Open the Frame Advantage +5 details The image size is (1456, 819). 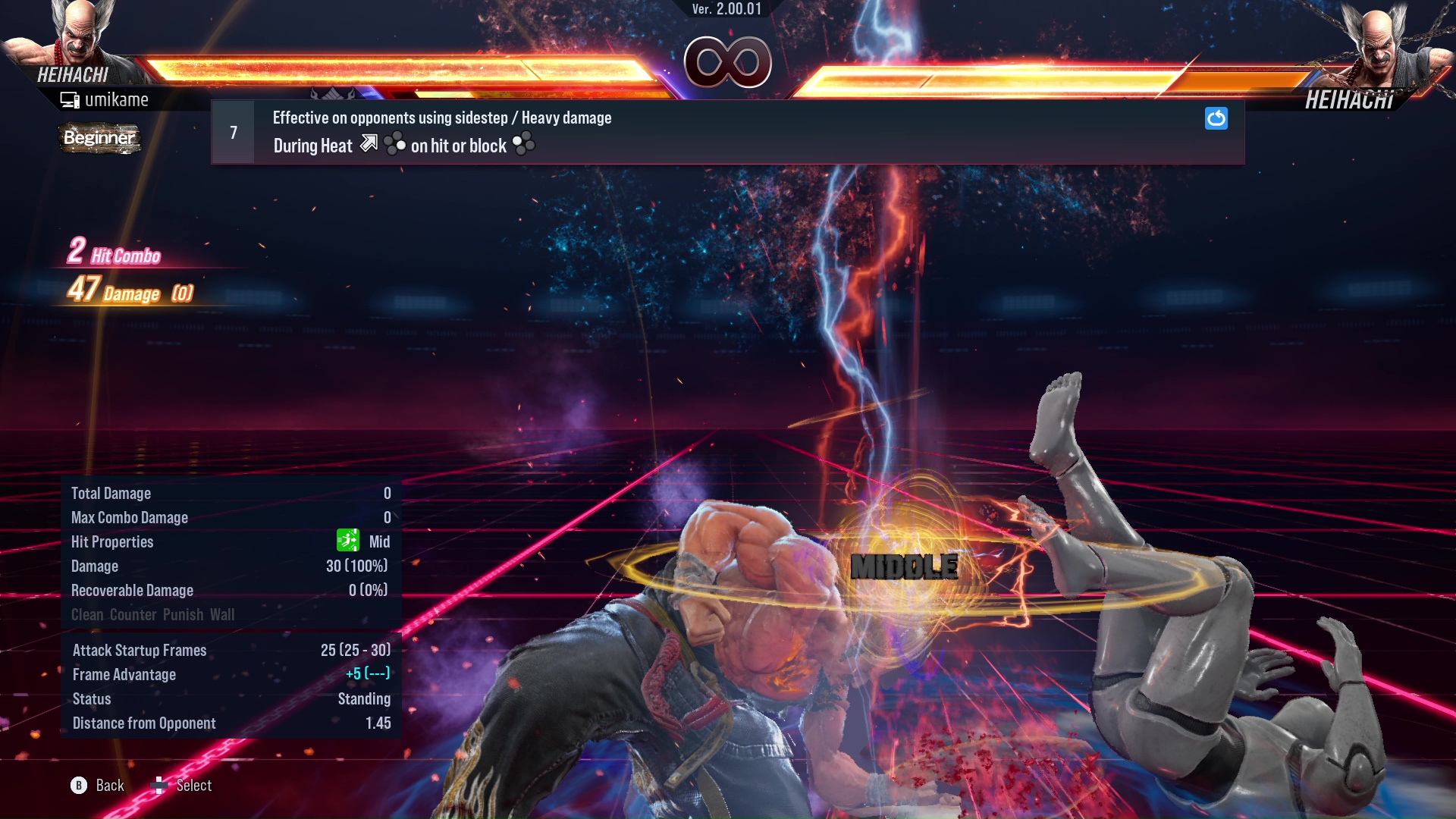[367, 674]
